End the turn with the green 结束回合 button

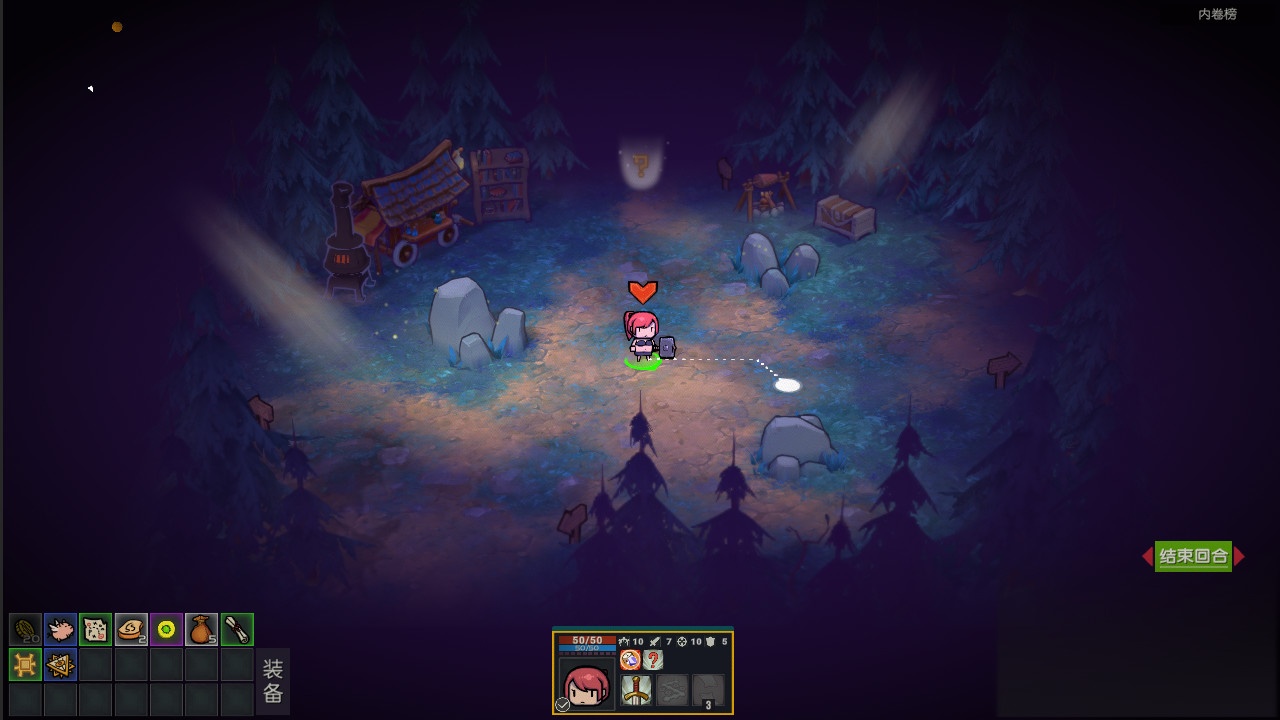1193,557
